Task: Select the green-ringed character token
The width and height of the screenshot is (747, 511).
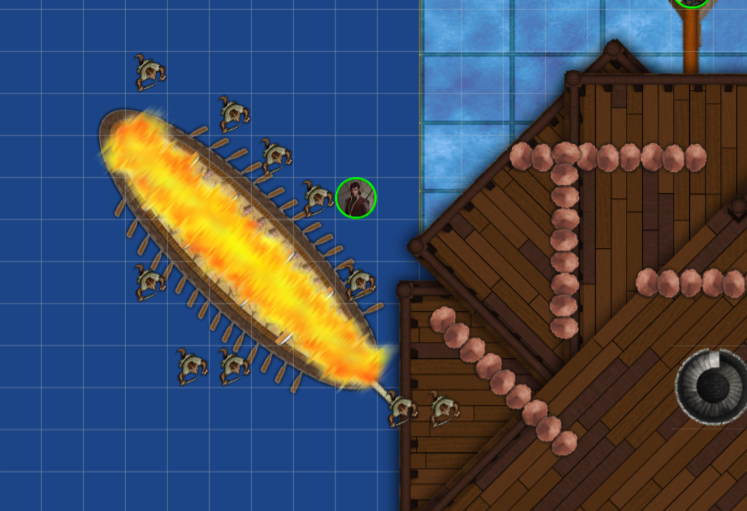Action: point(356,198)
